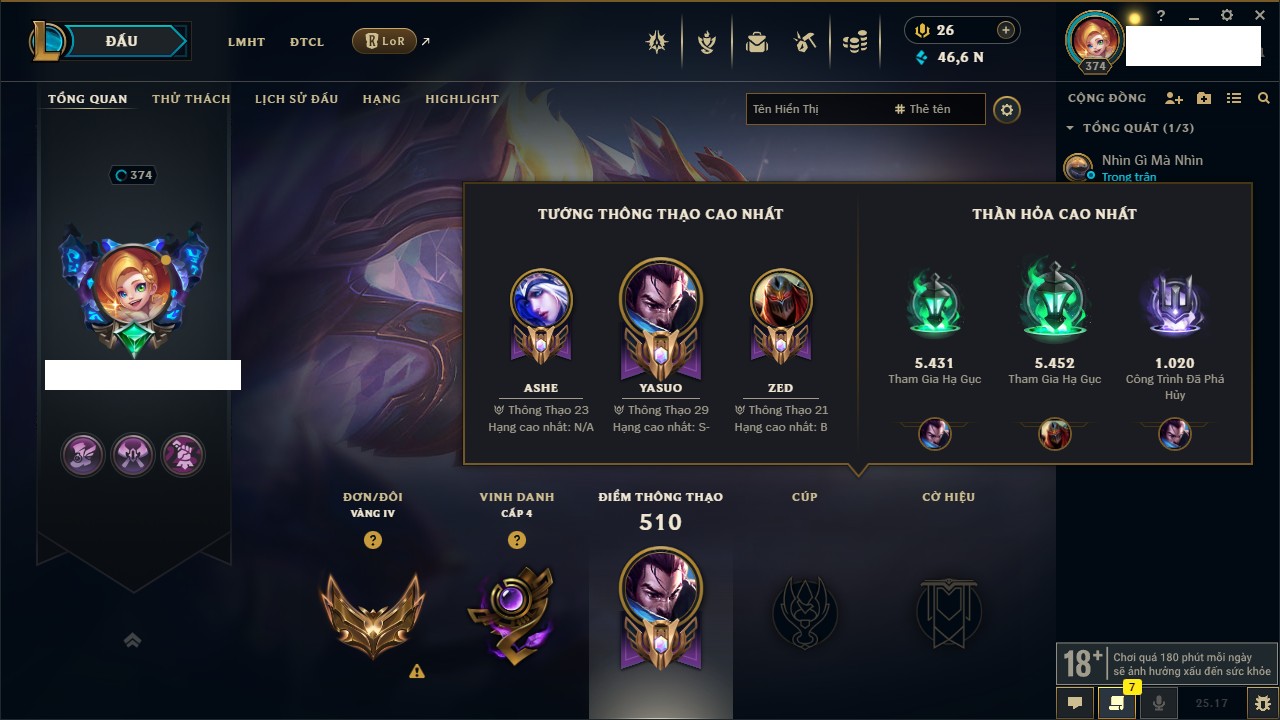Show the Hạng tab
The image size is (1280, 720).
point(381,99)
